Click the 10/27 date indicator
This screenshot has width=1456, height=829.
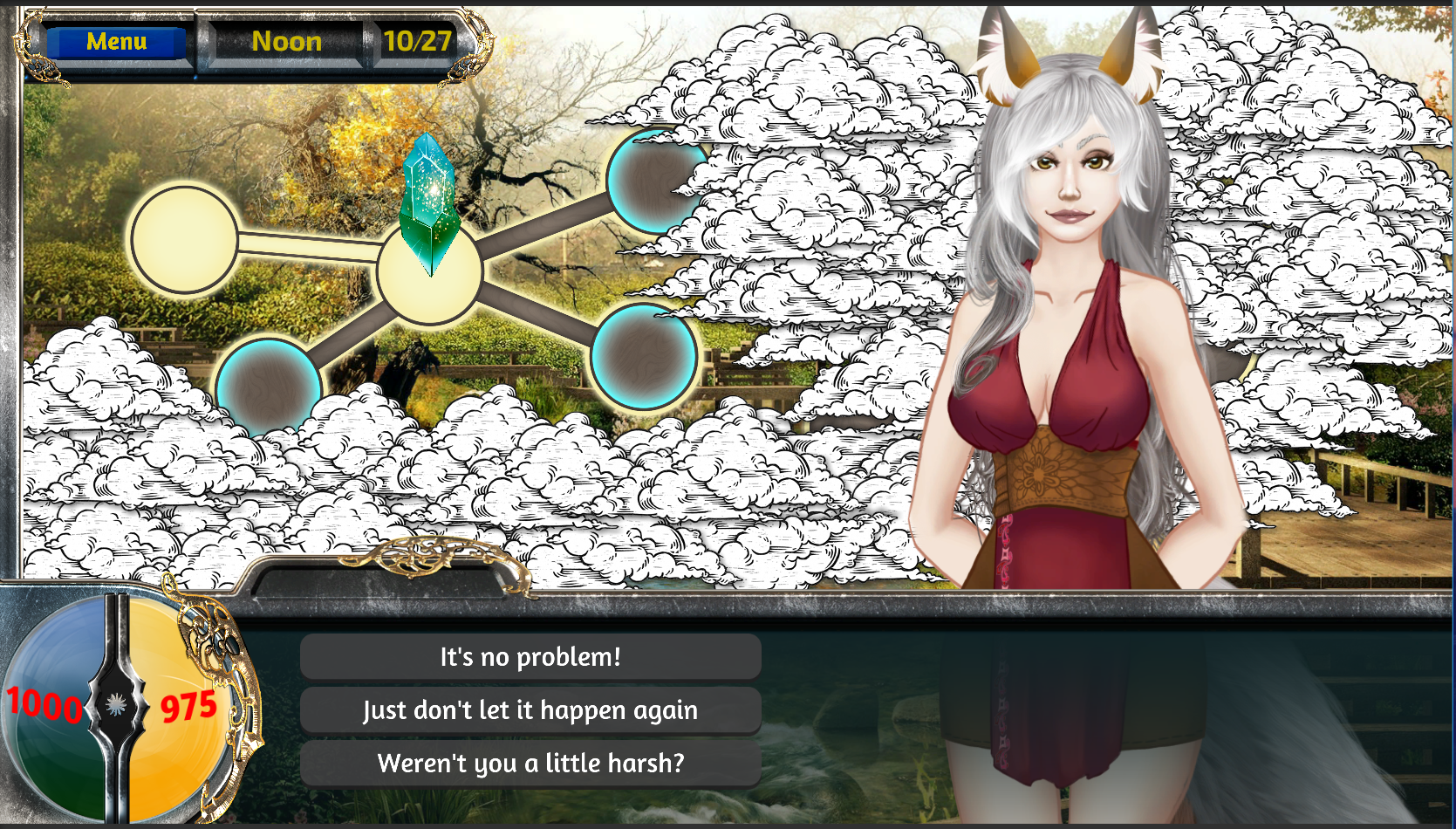click(x=418, y=41)
